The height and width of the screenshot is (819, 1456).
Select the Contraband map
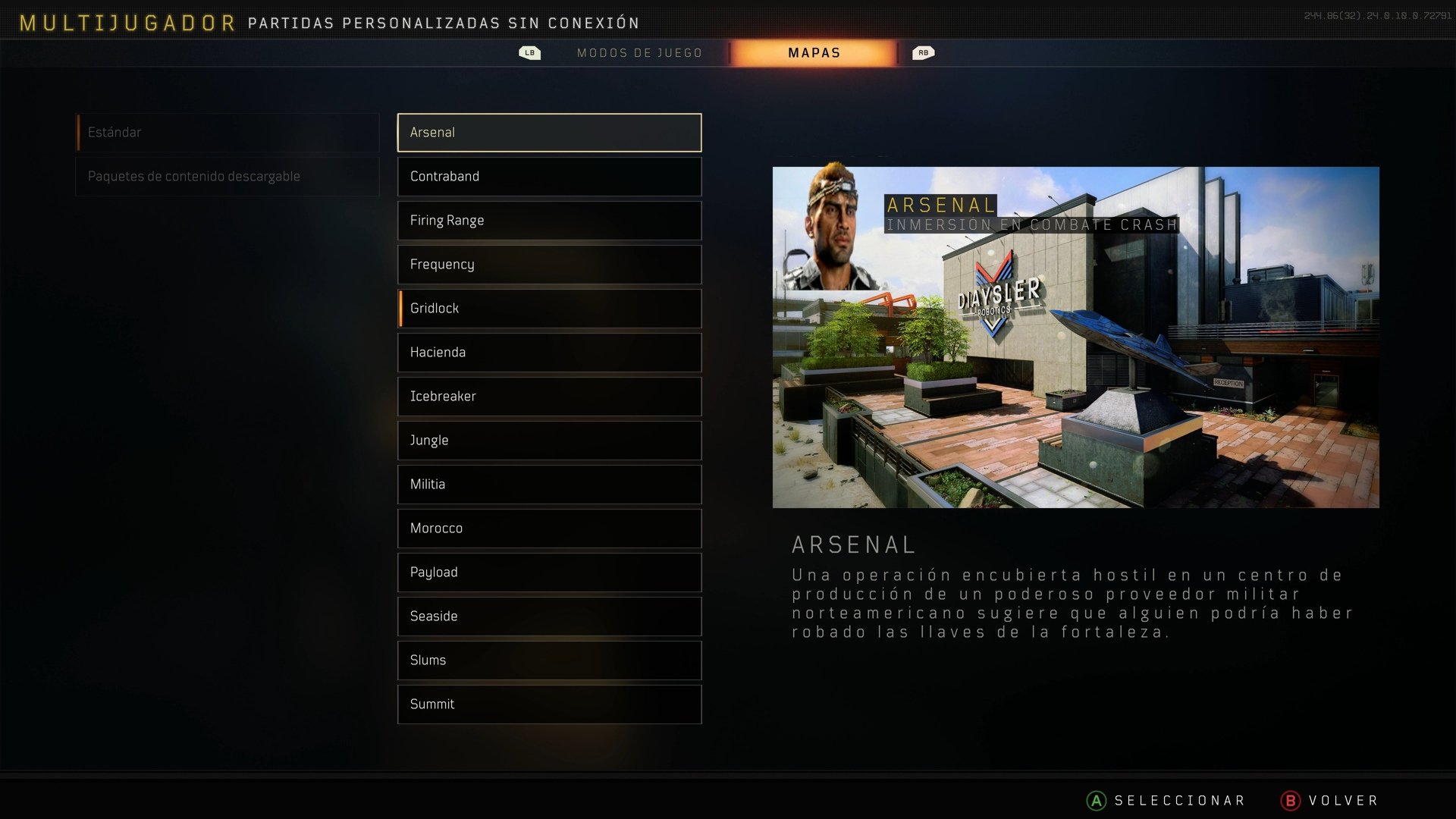548,176
